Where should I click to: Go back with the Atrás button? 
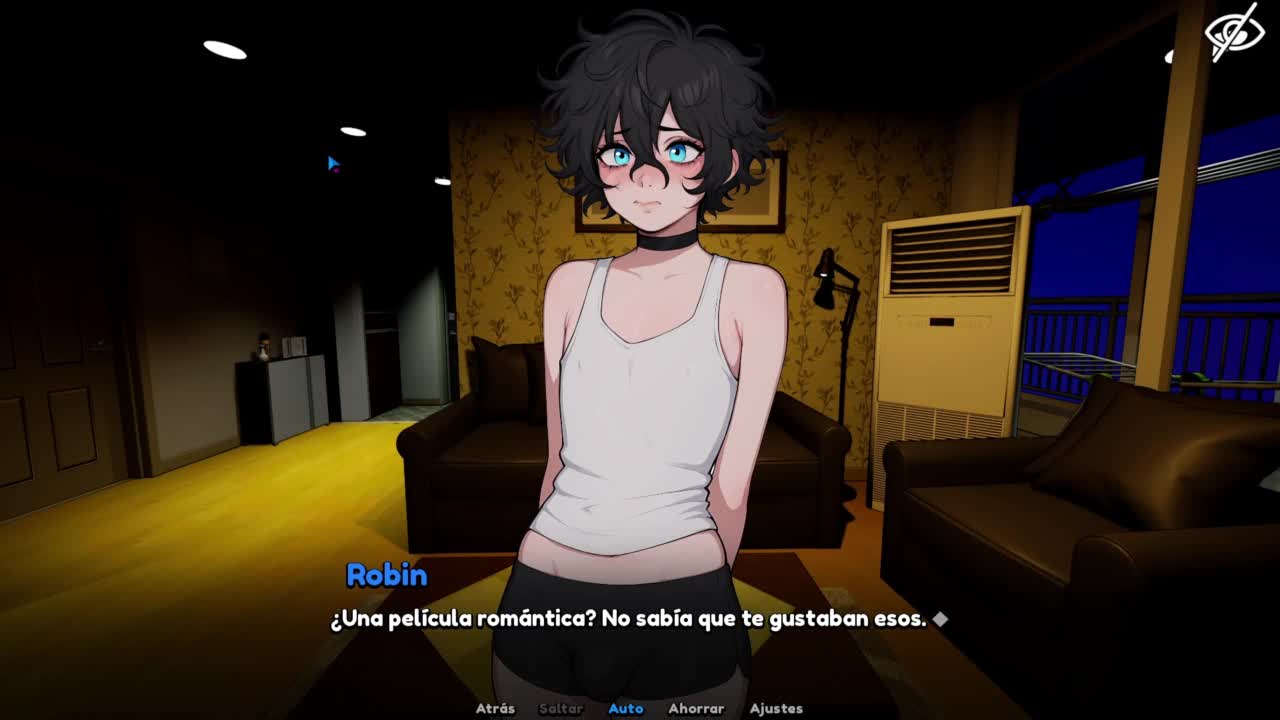pos(495,708)
